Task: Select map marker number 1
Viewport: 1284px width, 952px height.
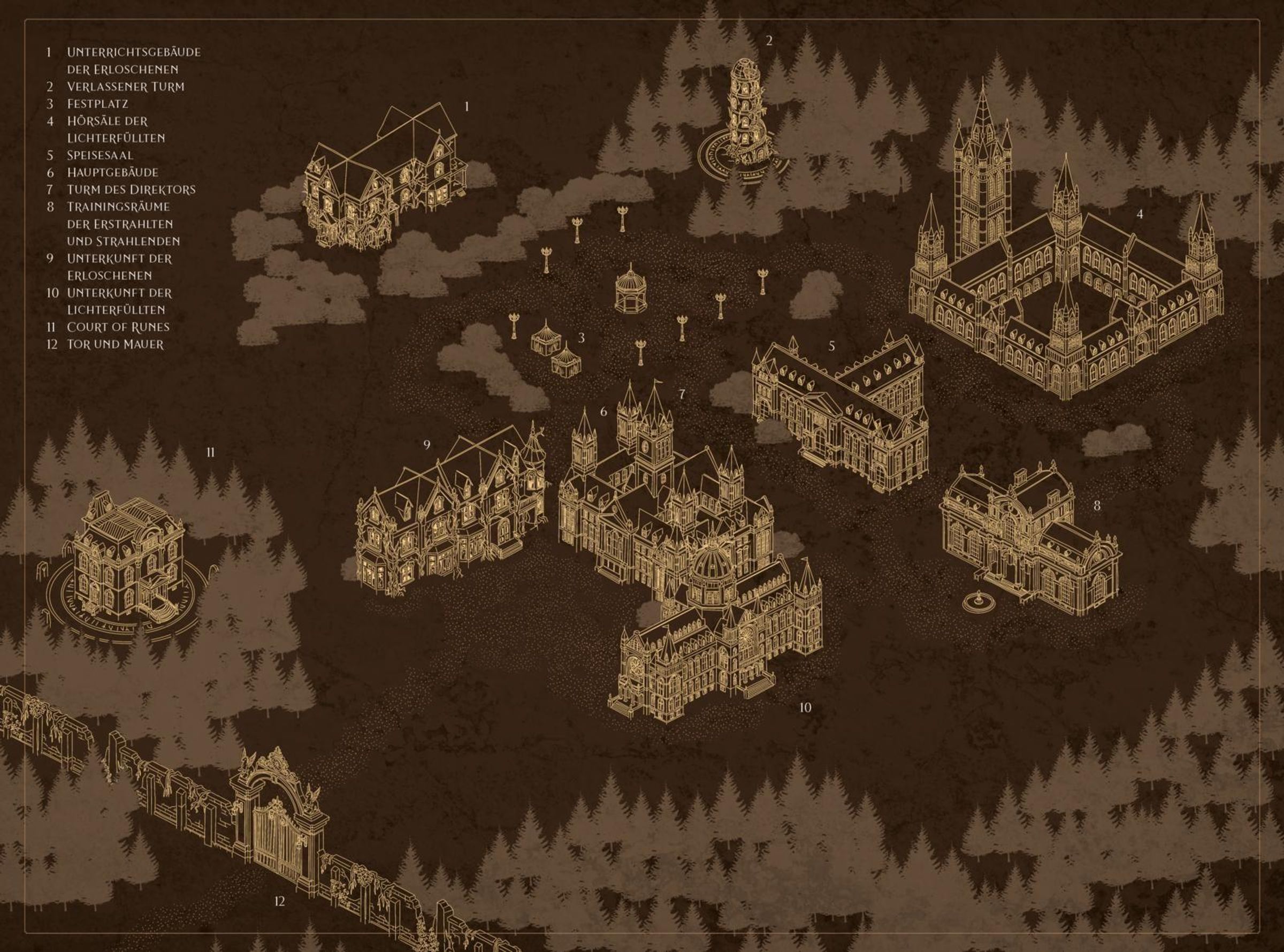Action: coord(467,106)
